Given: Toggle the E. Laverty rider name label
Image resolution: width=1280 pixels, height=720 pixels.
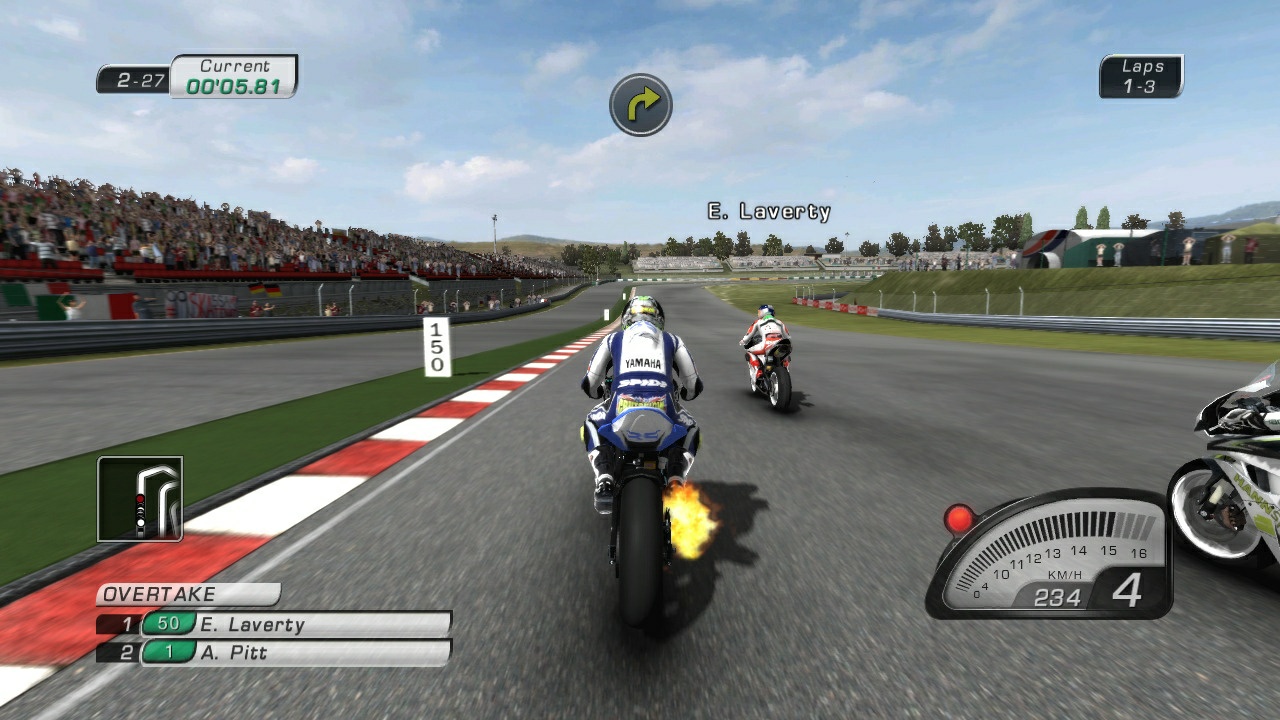Looking at the screenshot, I should tap(768, 210).
